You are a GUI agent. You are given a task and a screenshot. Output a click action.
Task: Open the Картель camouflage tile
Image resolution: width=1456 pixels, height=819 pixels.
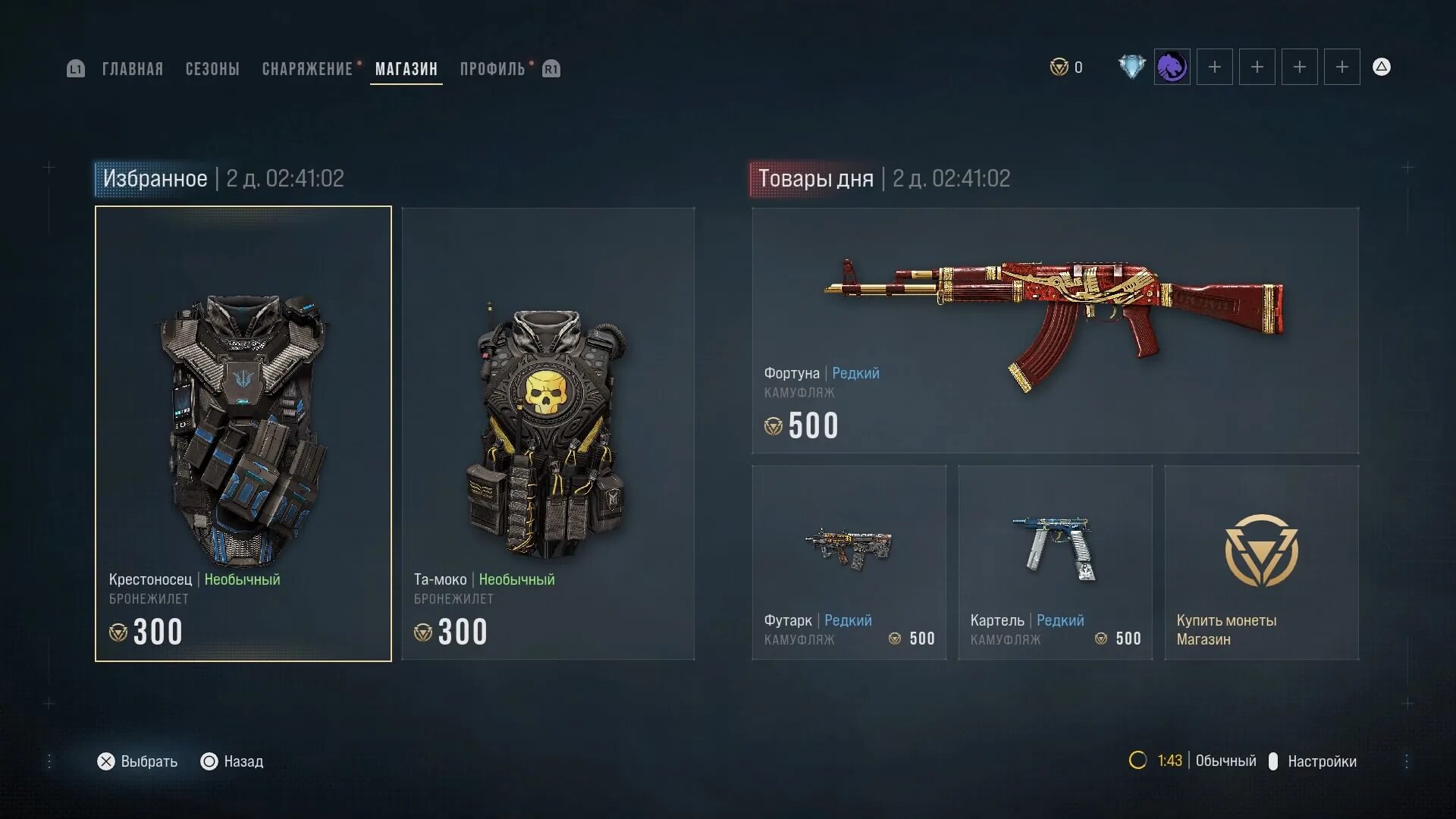[x=1055, y=563]
